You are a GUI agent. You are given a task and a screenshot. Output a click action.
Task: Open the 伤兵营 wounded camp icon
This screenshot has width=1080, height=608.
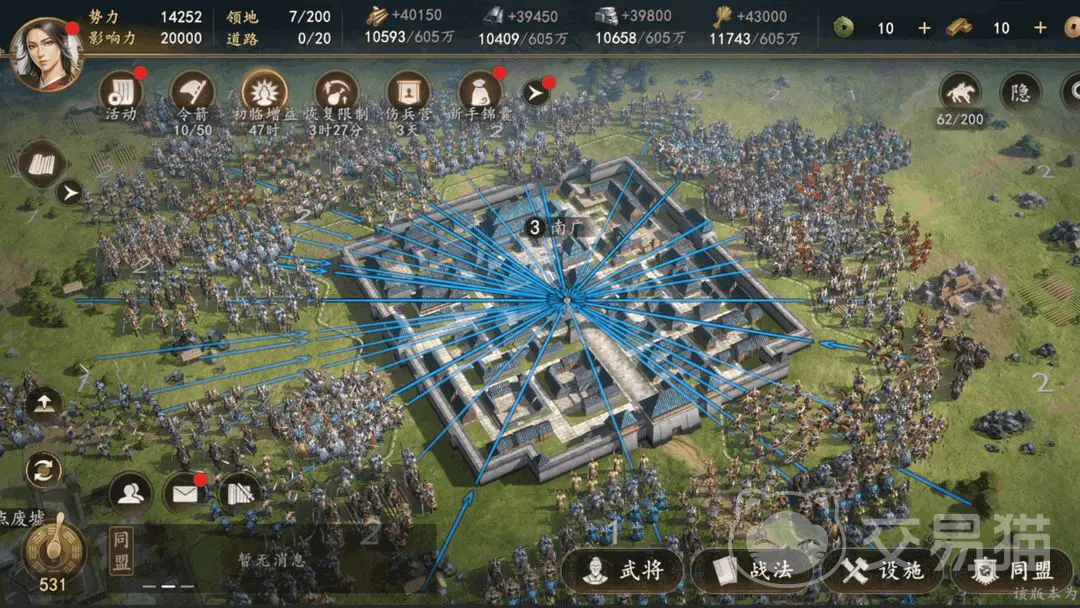[x=408, y=91]
